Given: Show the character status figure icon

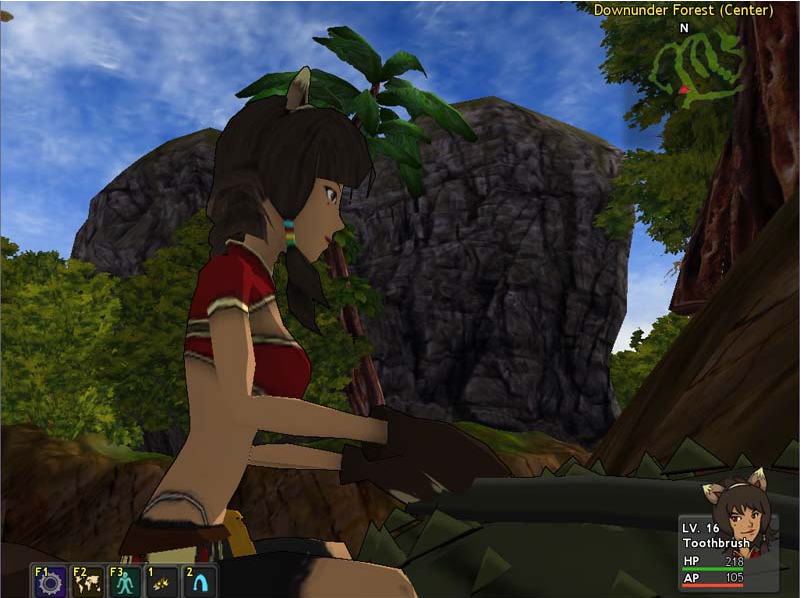Looking at the screenshot, I should pos(124,581).
